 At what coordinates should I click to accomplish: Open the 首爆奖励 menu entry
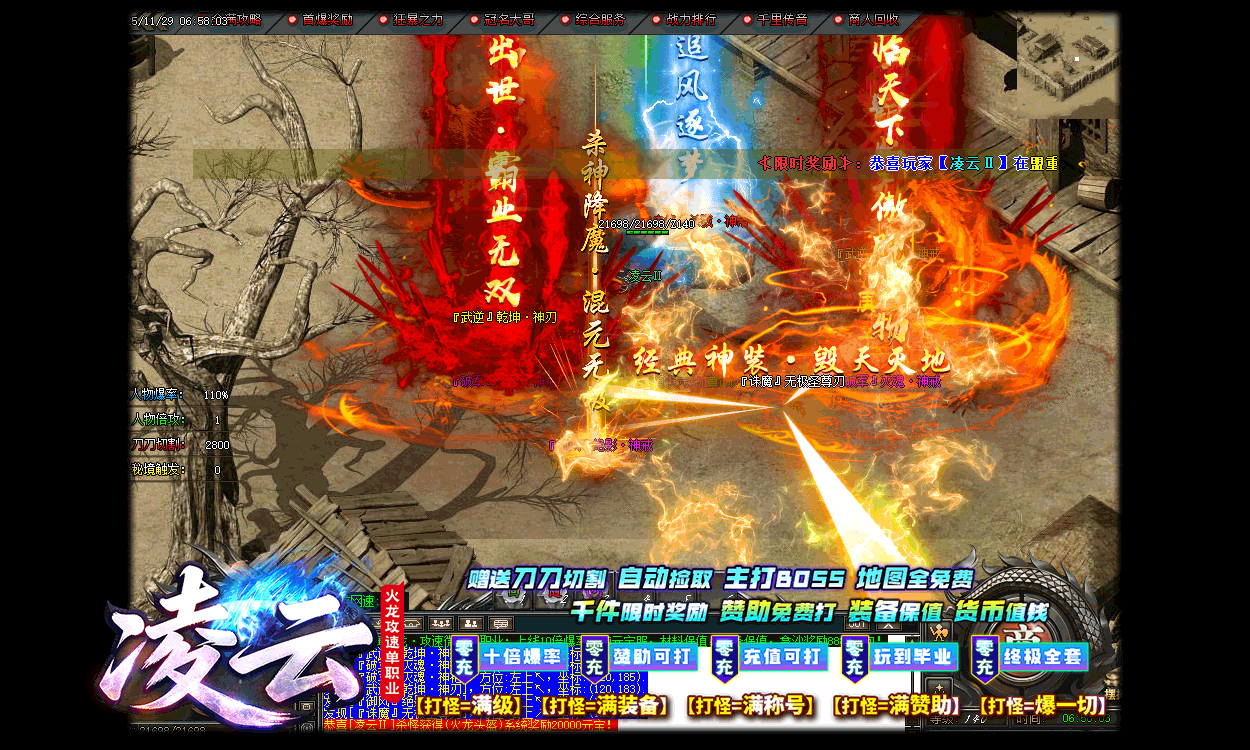point(326,20)
